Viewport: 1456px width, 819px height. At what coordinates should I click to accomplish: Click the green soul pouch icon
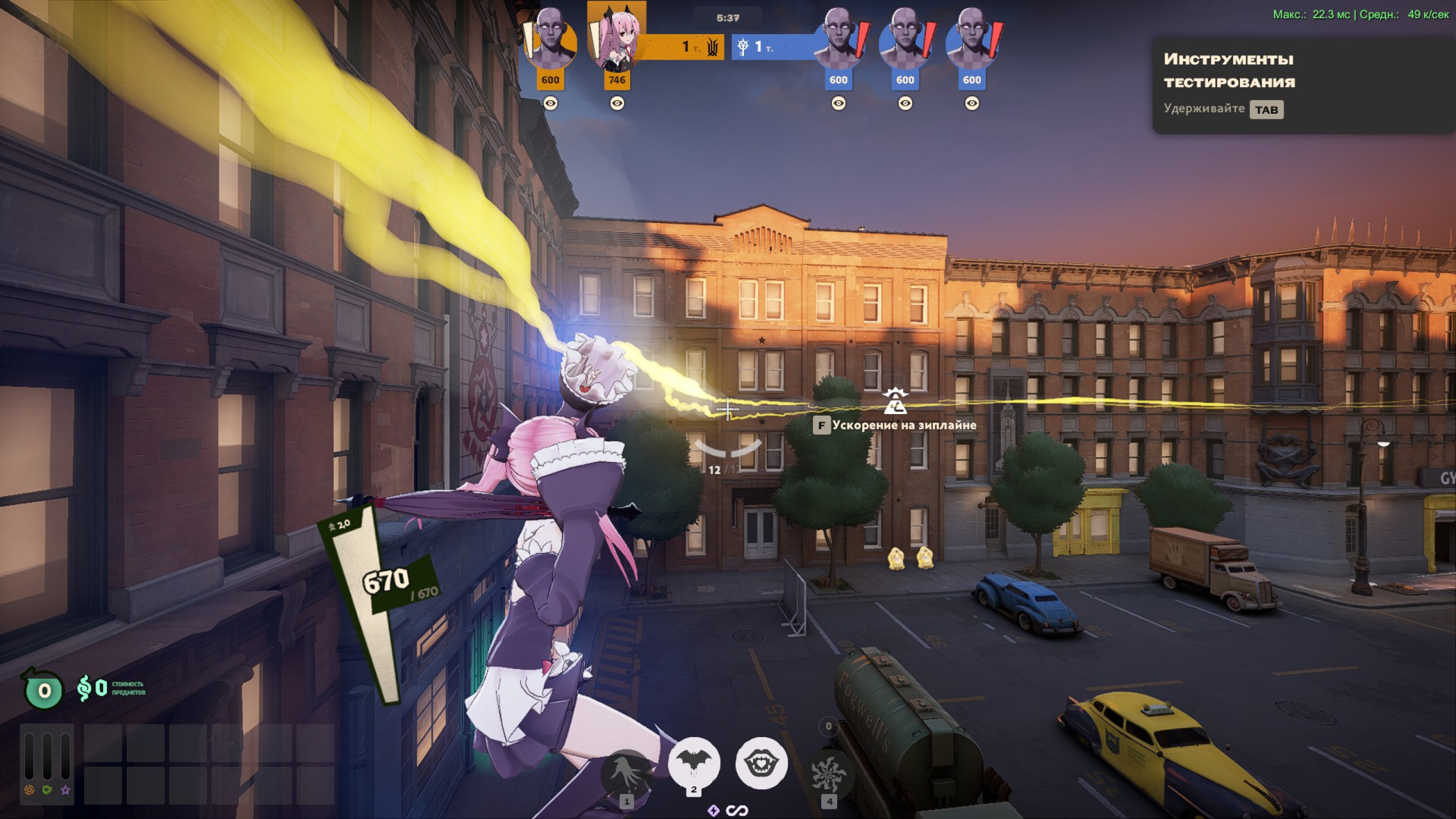click(x=43, y=690)
